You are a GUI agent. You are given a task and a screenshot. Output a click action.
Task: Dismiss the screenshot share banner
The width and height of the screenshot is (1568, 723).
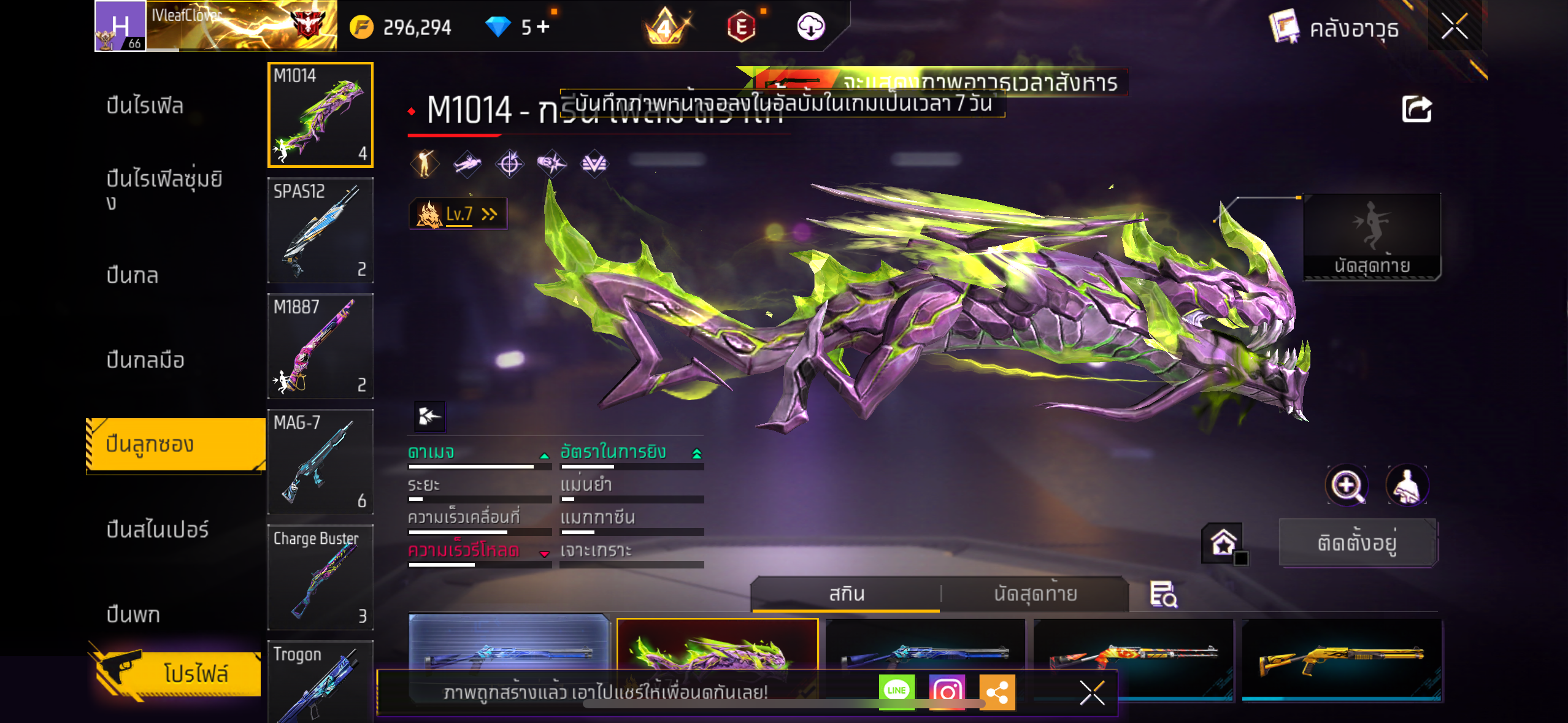click(x=1092, y=693)
